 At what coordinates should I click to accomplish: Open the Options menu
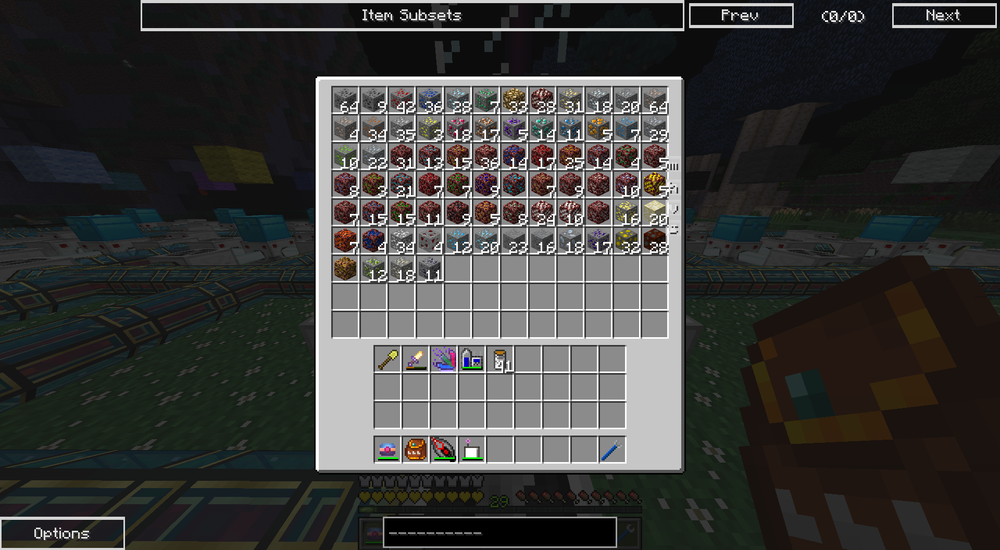click(x=62, y=533)
